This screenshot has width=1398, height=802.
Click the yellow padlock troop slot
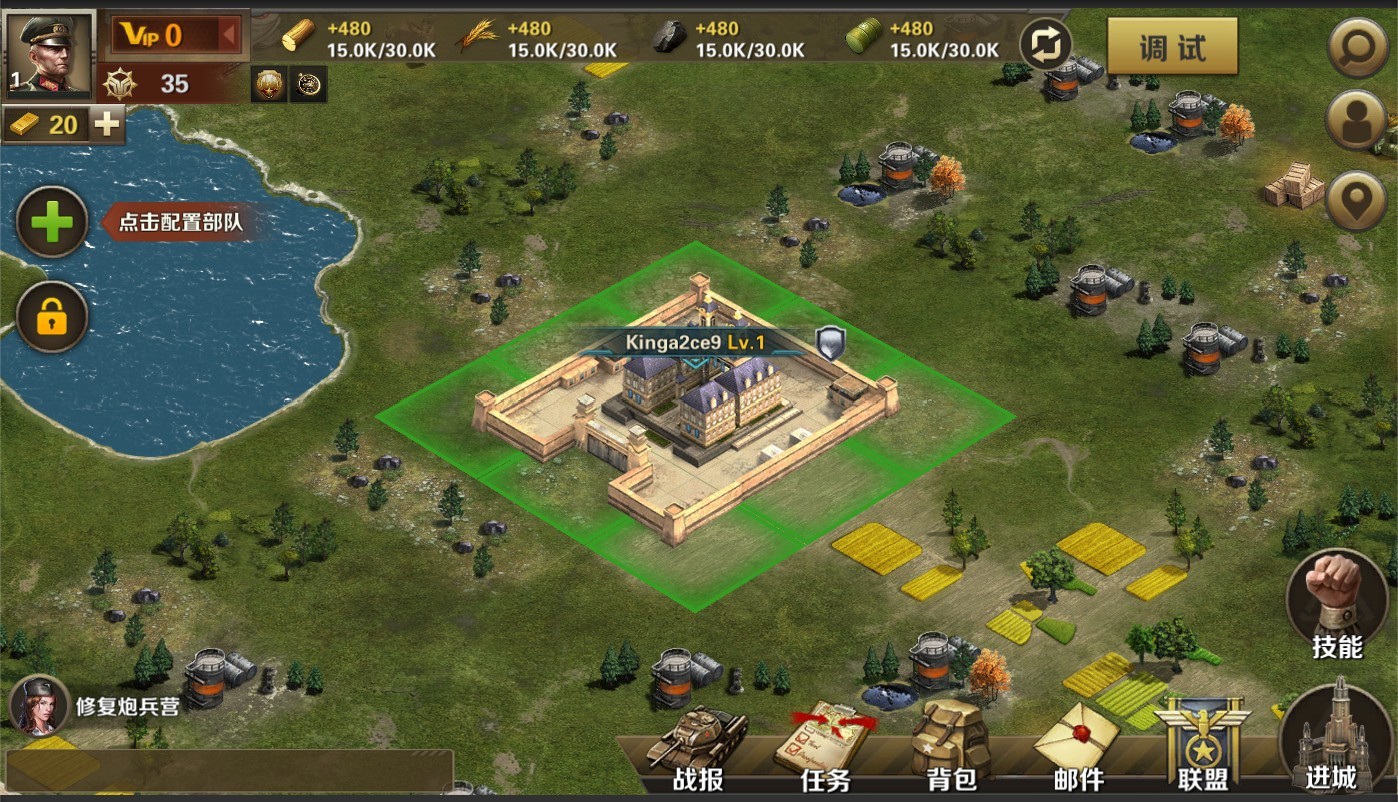click(x=52, y=318)
